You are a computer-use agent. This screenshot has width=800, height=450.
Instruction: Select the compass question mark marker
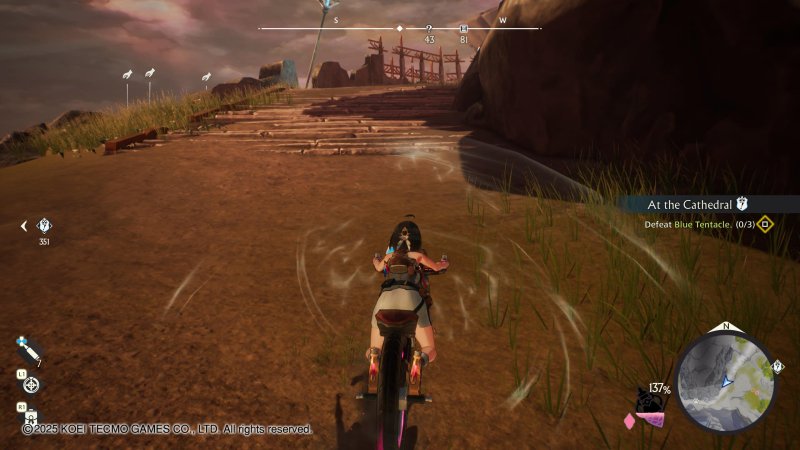(429, 29)
